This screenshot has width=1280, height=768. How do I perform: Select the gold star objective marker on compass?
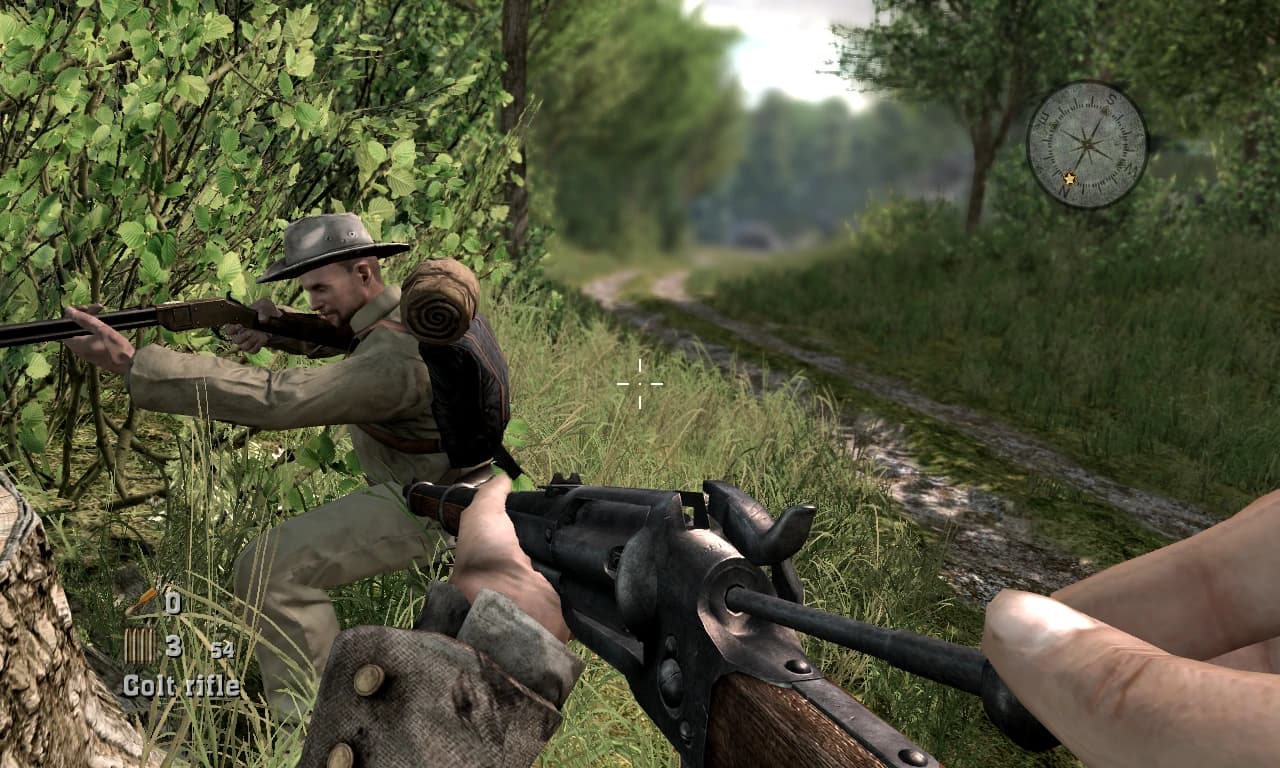pos(1070,178)
